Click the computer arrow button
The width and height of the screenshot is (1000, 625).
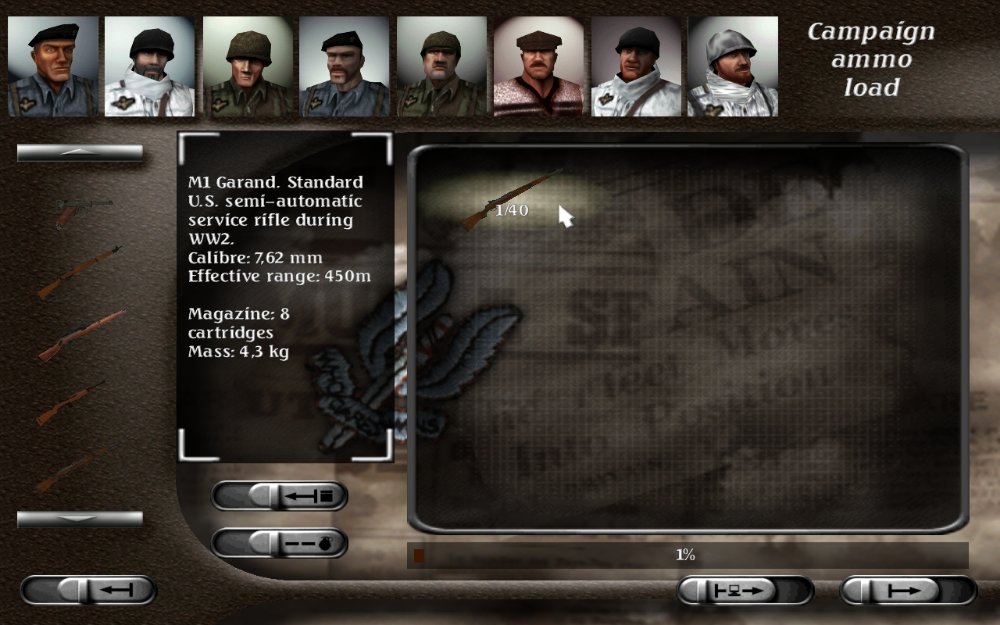pos(745,590)
